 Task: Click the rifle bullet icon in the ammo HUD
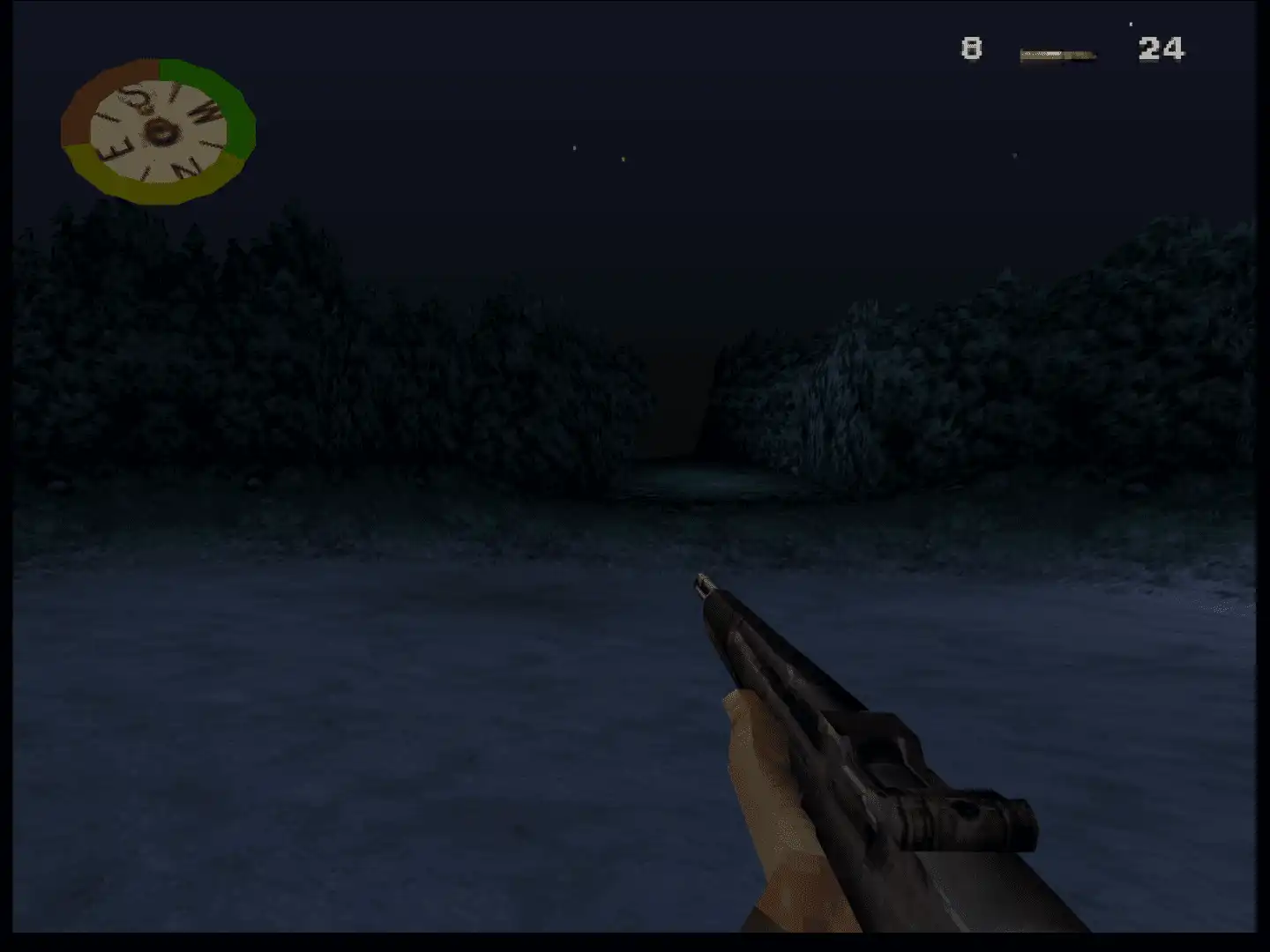tap(1056, 54)
